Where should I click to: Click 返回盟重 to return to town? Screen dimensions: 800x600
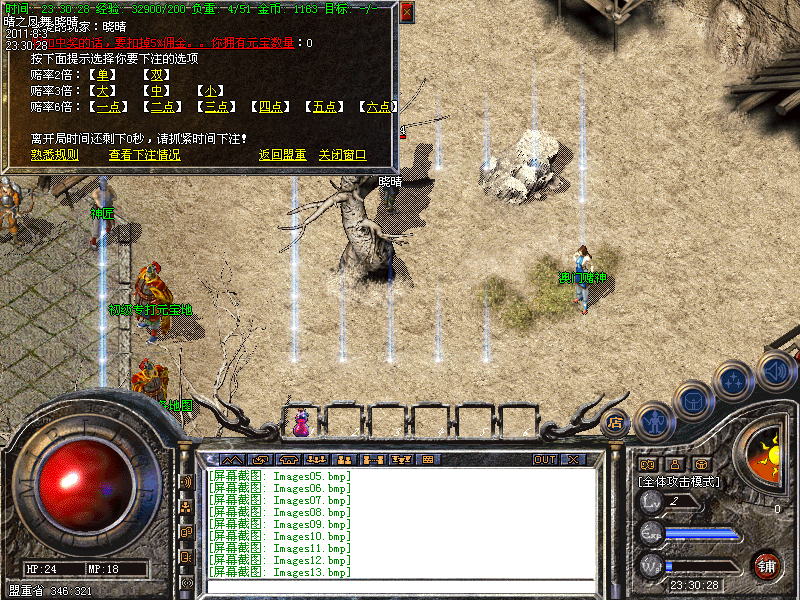(x=282, y=155)
